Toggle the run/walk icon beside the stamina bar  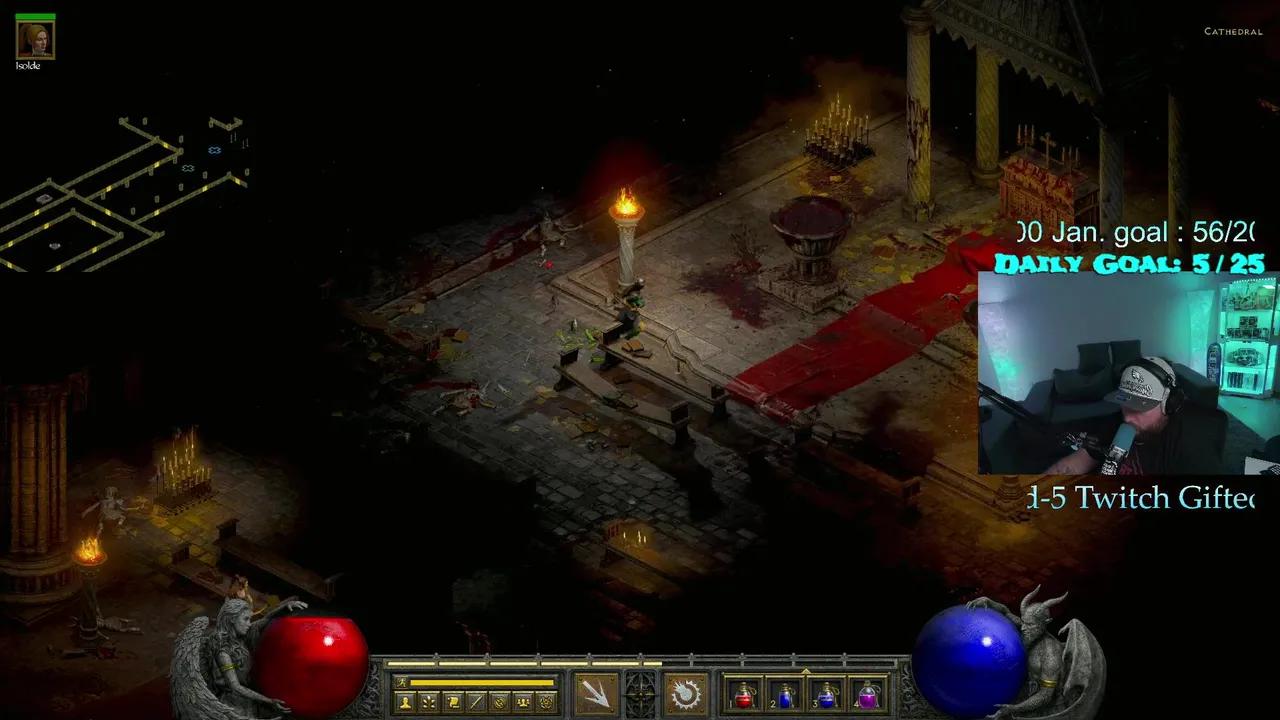401,682
